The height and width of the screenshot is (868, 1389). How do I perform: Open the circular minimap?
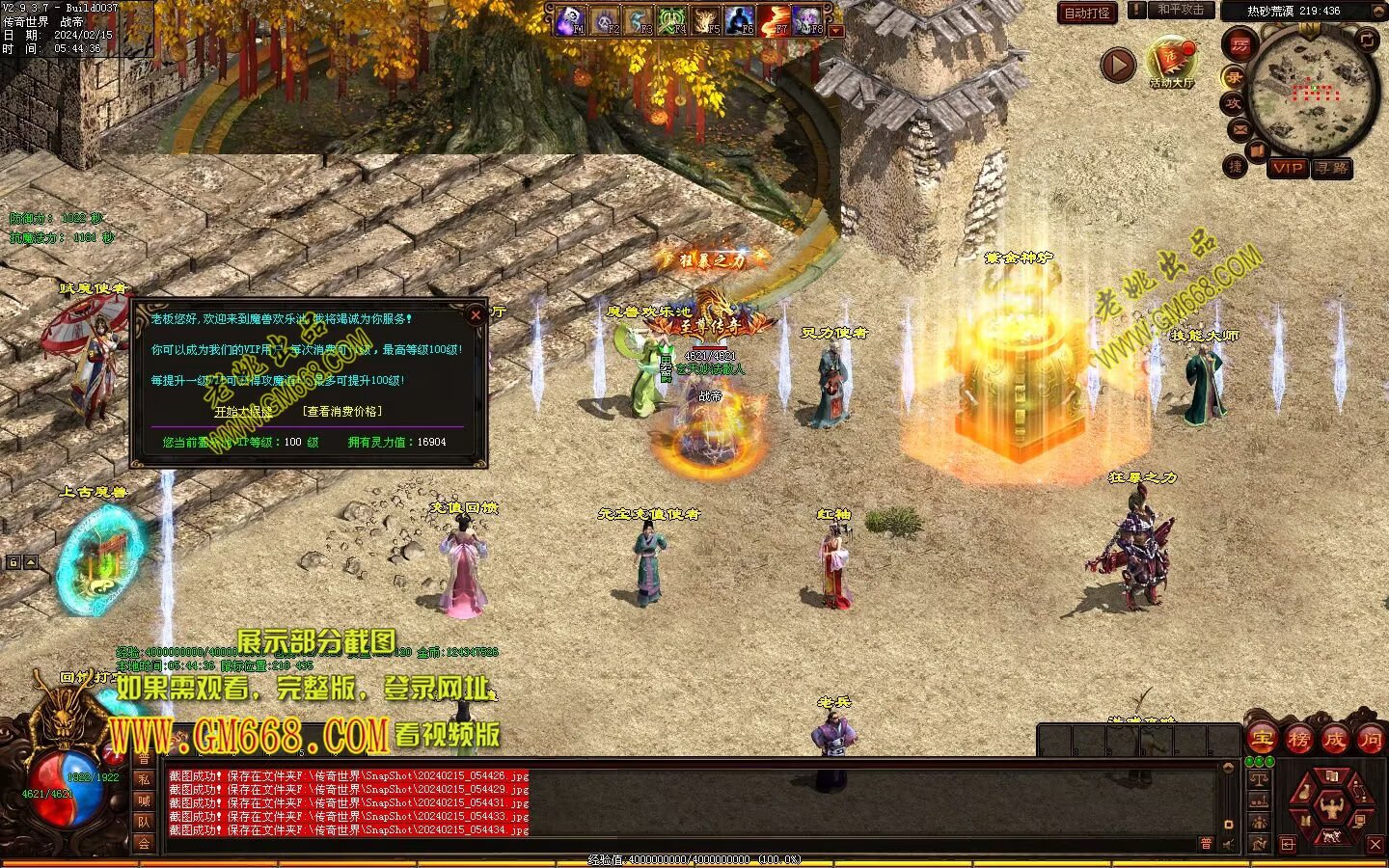(x=1313, y=91)
